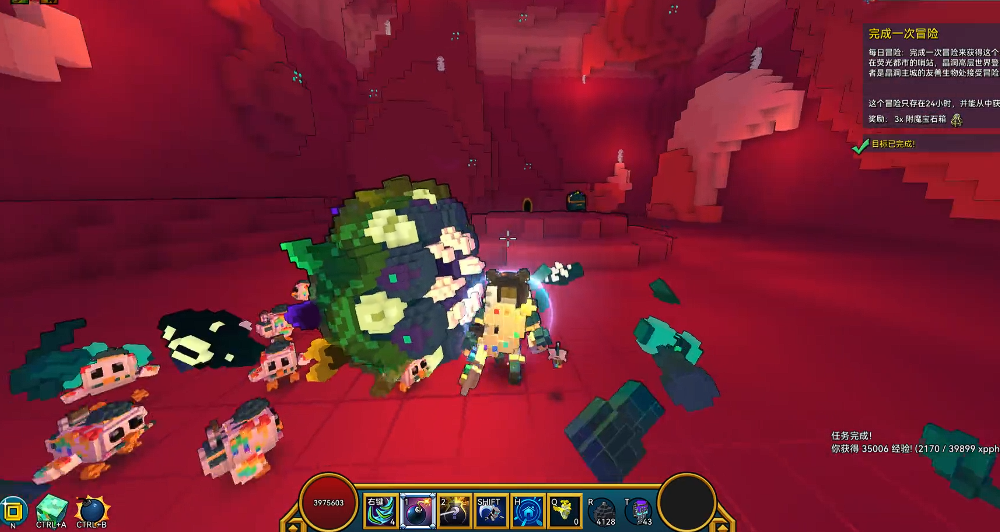Use the yellow flask in the Q slot
Image resolution: width=1000 pixels, height=532 pixels.
tap(564, 510)
